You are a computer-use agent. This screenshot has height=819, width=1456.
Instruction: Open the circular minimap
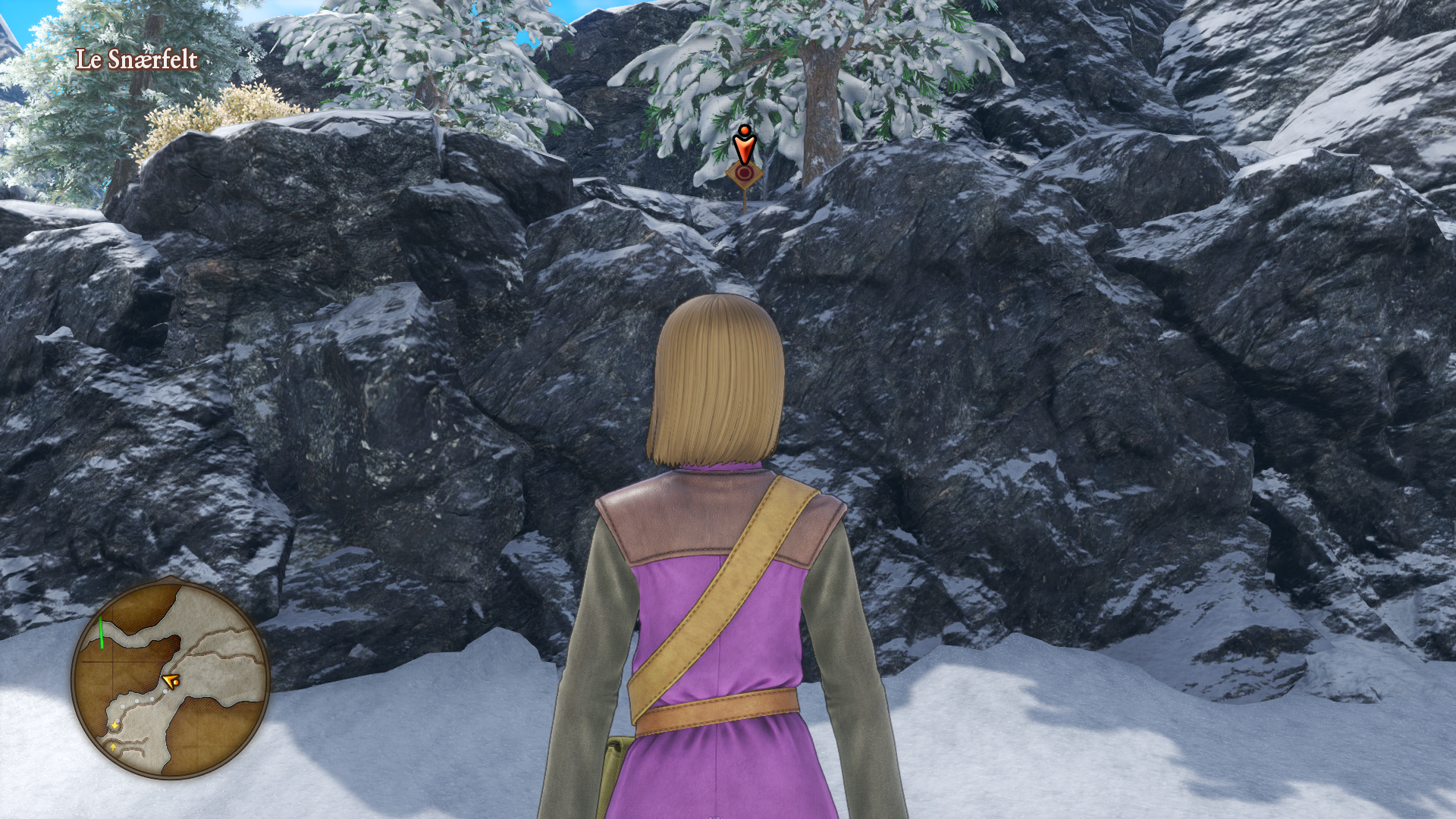coord(171,679)
